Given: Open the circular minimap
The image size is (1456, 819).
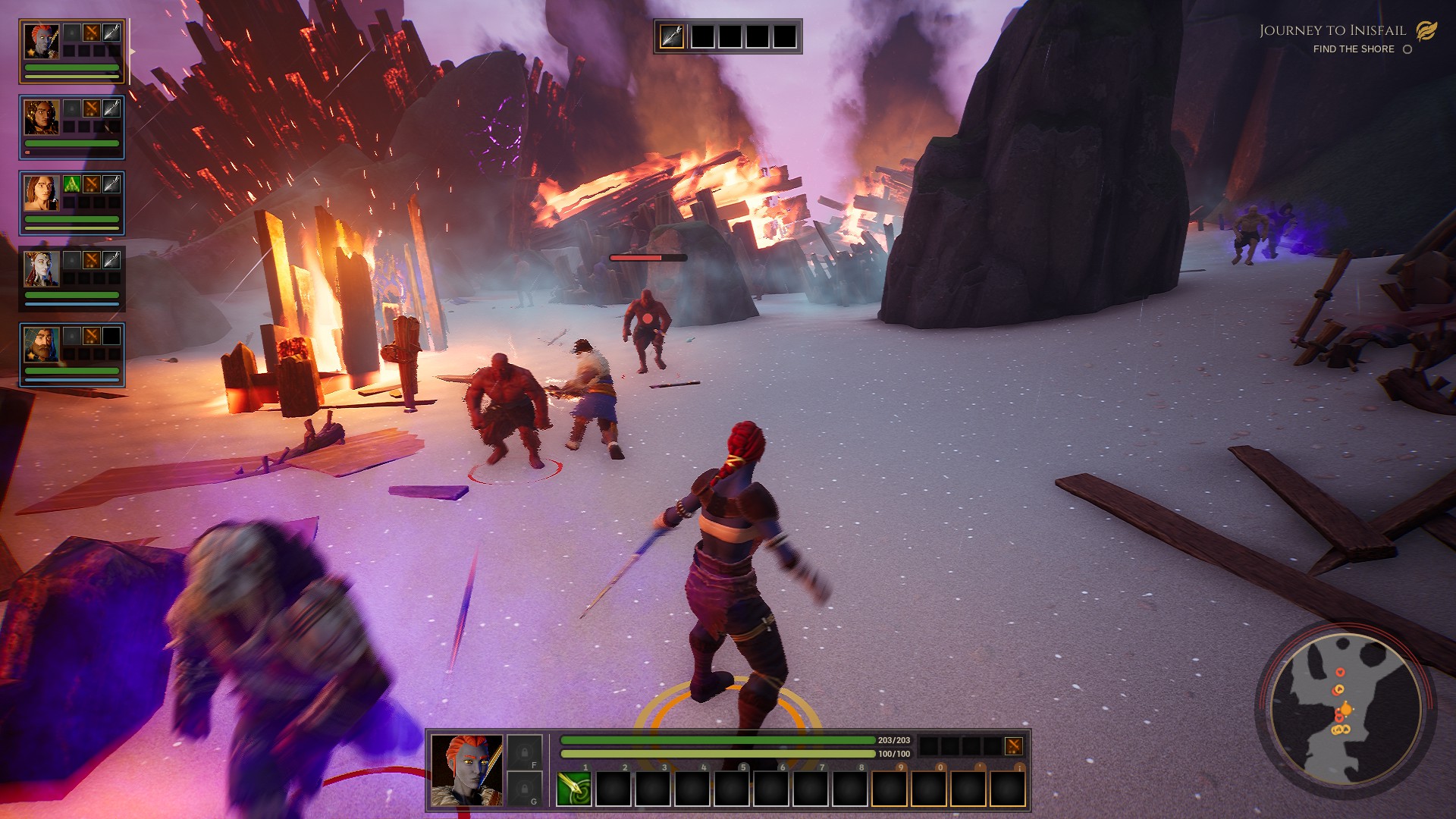Looking at the screenshot, I should (x=1345, y=708).
